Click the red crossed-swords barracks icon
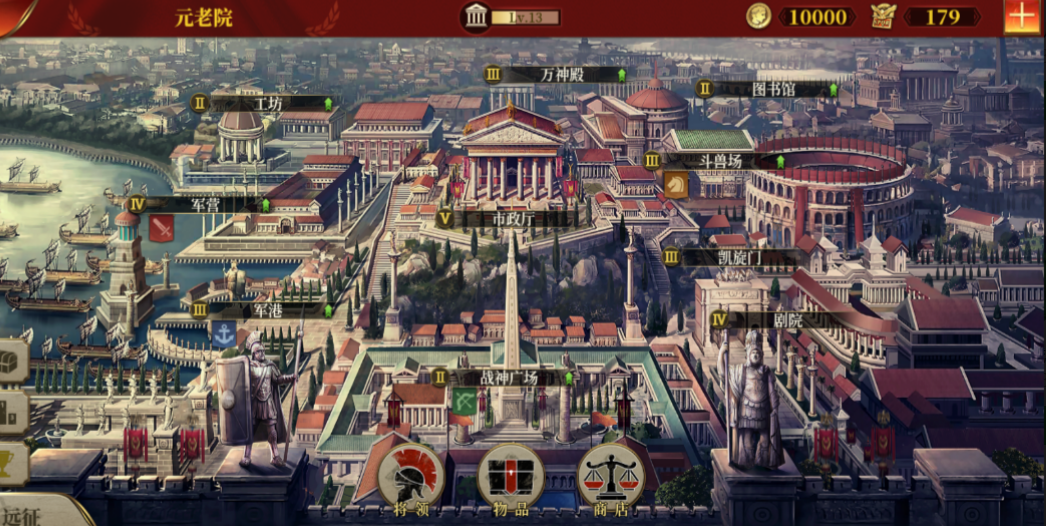The image size is (1046, 526). pyautogui.click(x=161, y=229)
